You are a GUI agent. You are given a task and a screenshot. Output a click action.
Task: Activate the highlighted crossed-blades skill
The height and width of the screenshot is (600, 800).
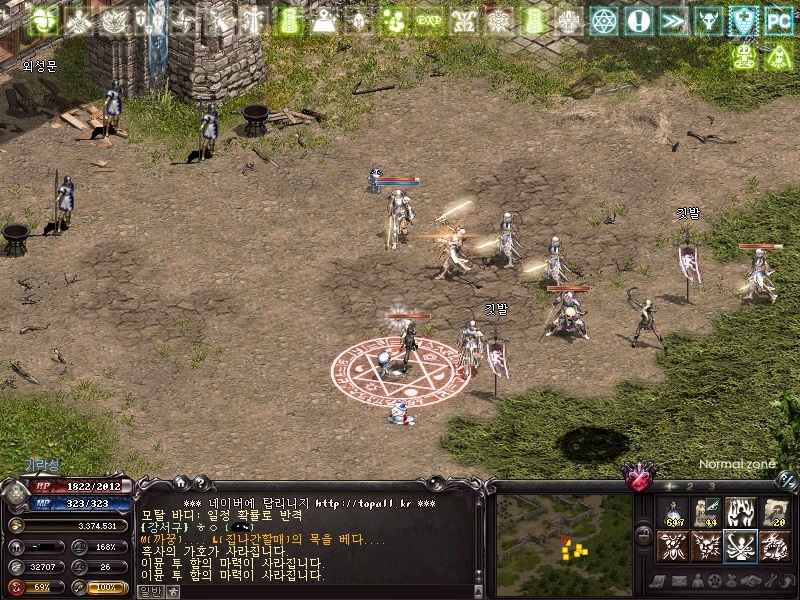pyautogui.click(x=740, y=546)
